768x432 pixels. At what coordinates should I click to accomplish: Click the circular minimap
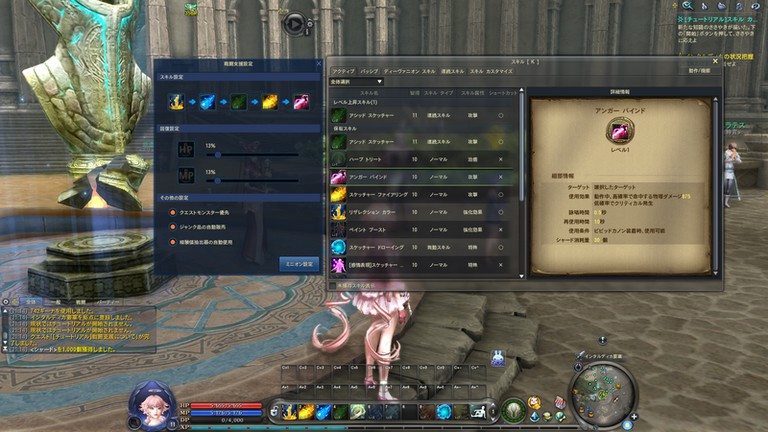click(x=602, y=385)
